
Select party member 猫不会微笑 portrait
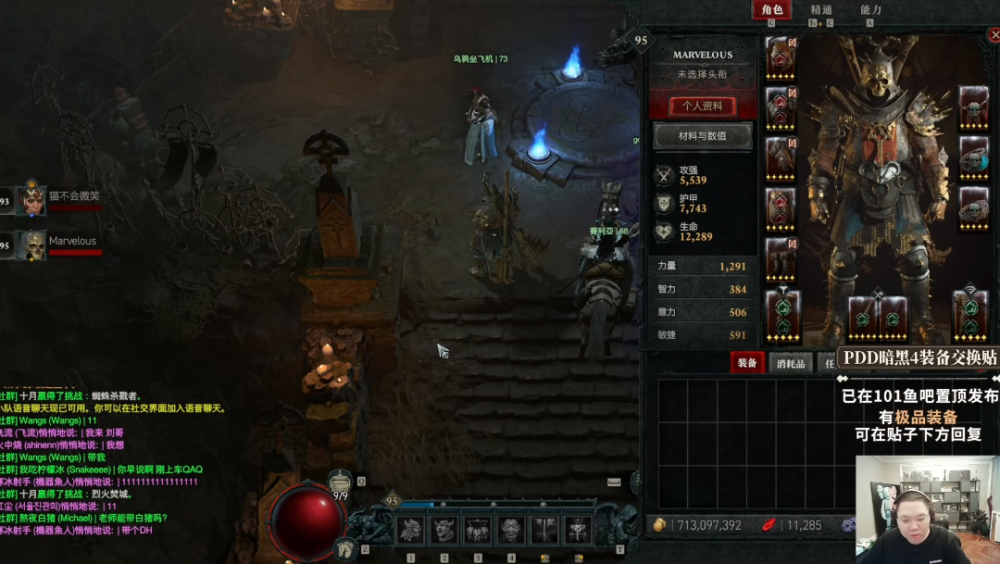33,200
